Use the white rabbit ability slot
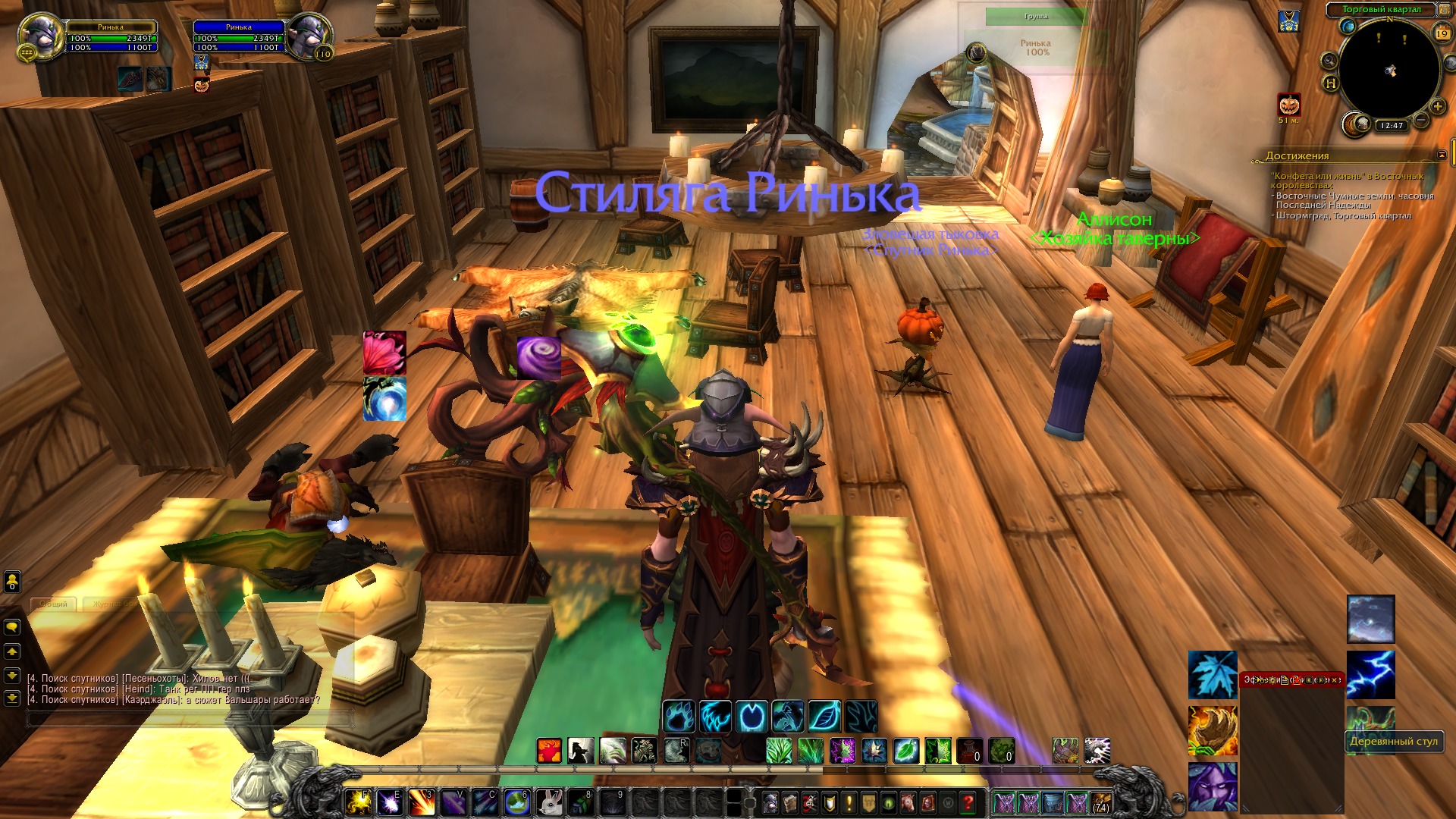 point(548,802)
